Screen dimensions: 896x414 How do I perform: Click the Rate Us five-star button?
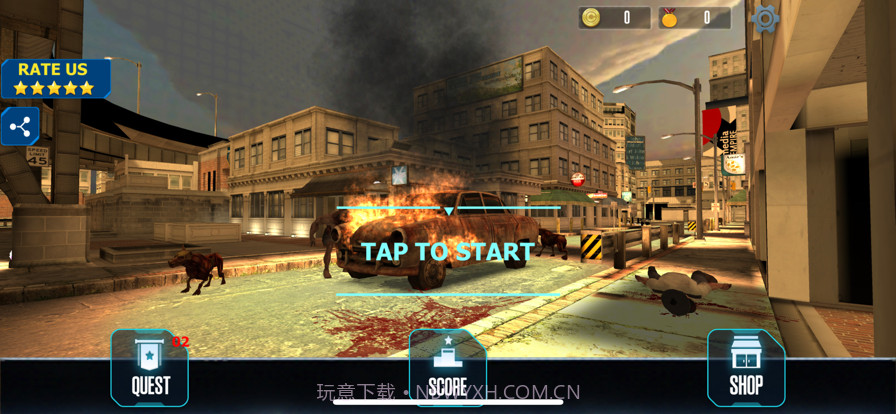(x=54, y=78)
